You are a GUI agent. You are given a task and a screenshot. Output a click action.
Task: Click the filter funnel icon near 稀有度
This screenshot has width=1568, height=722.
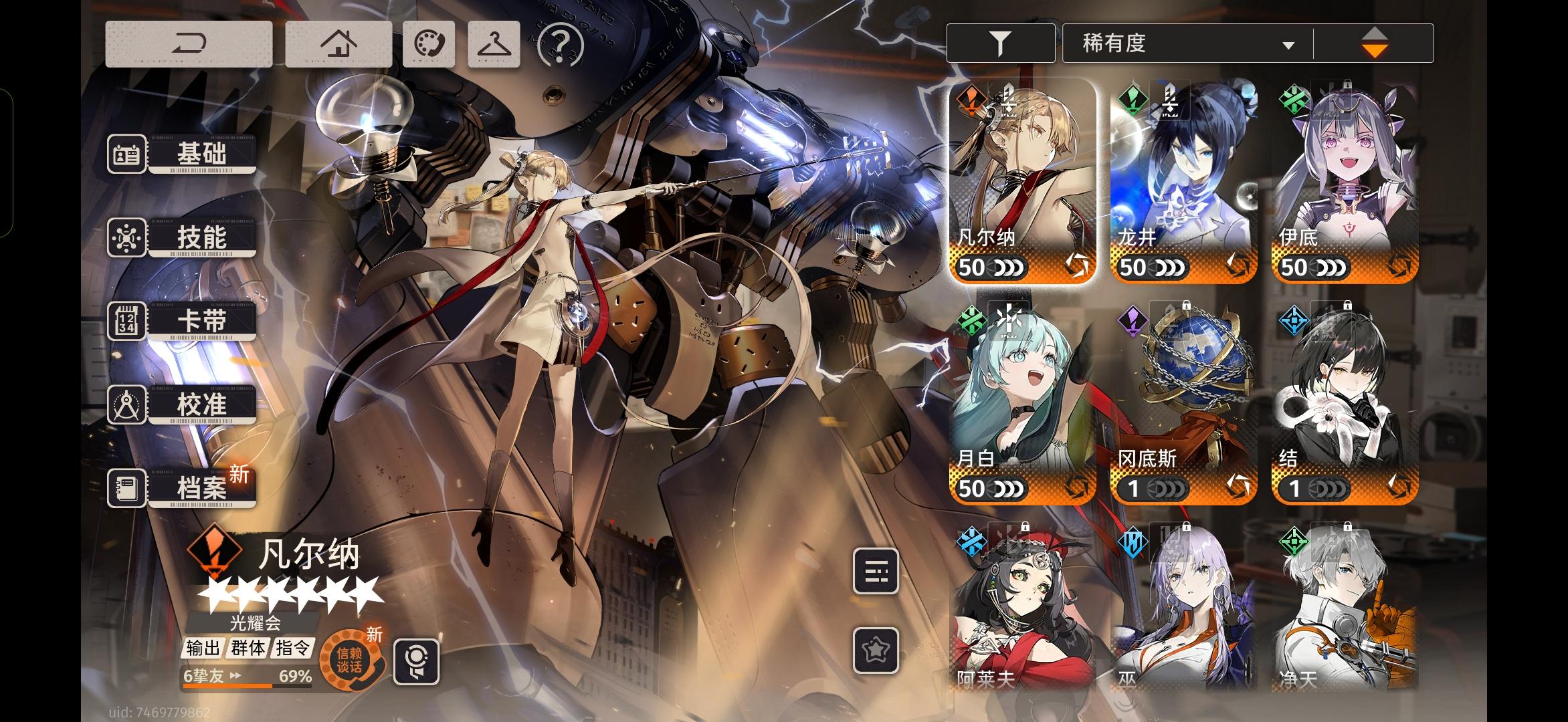[1000, 42]
